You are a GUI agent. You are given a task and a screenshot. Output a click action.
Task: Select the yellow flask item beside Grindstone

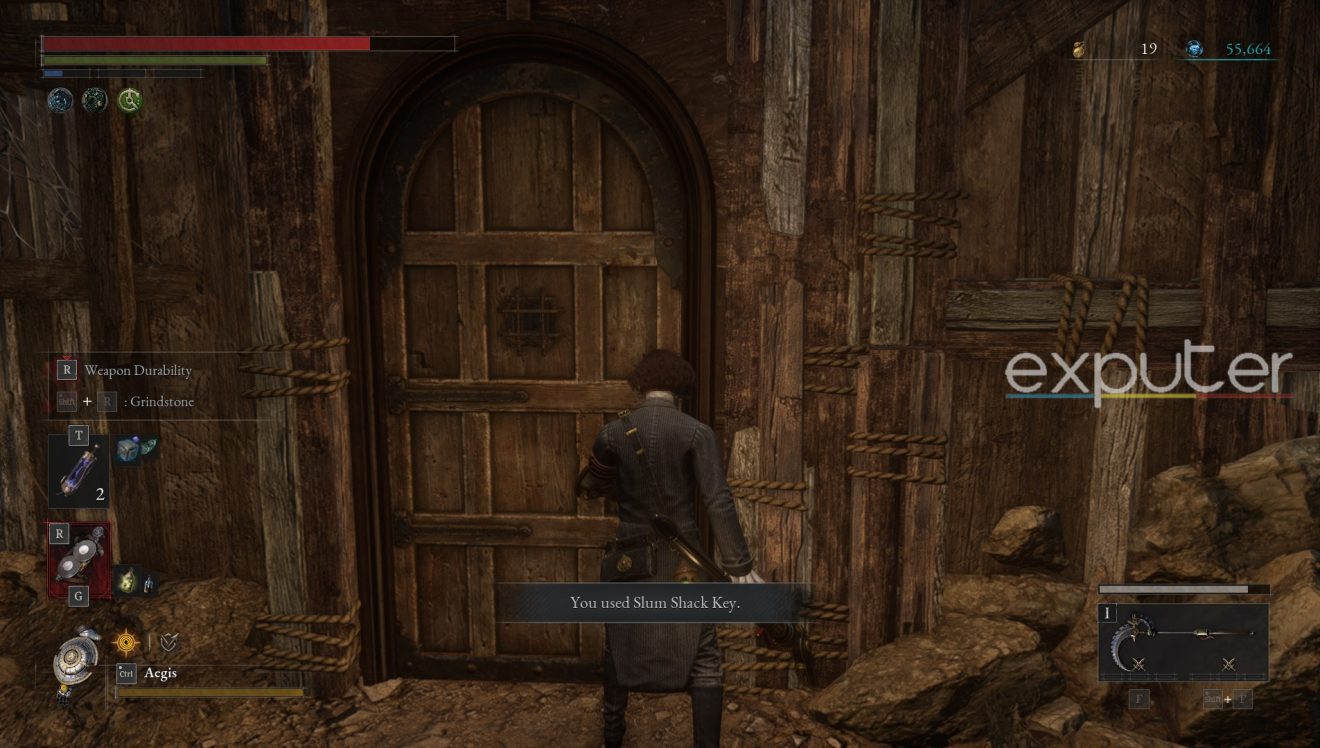click(x=129, y=580)
